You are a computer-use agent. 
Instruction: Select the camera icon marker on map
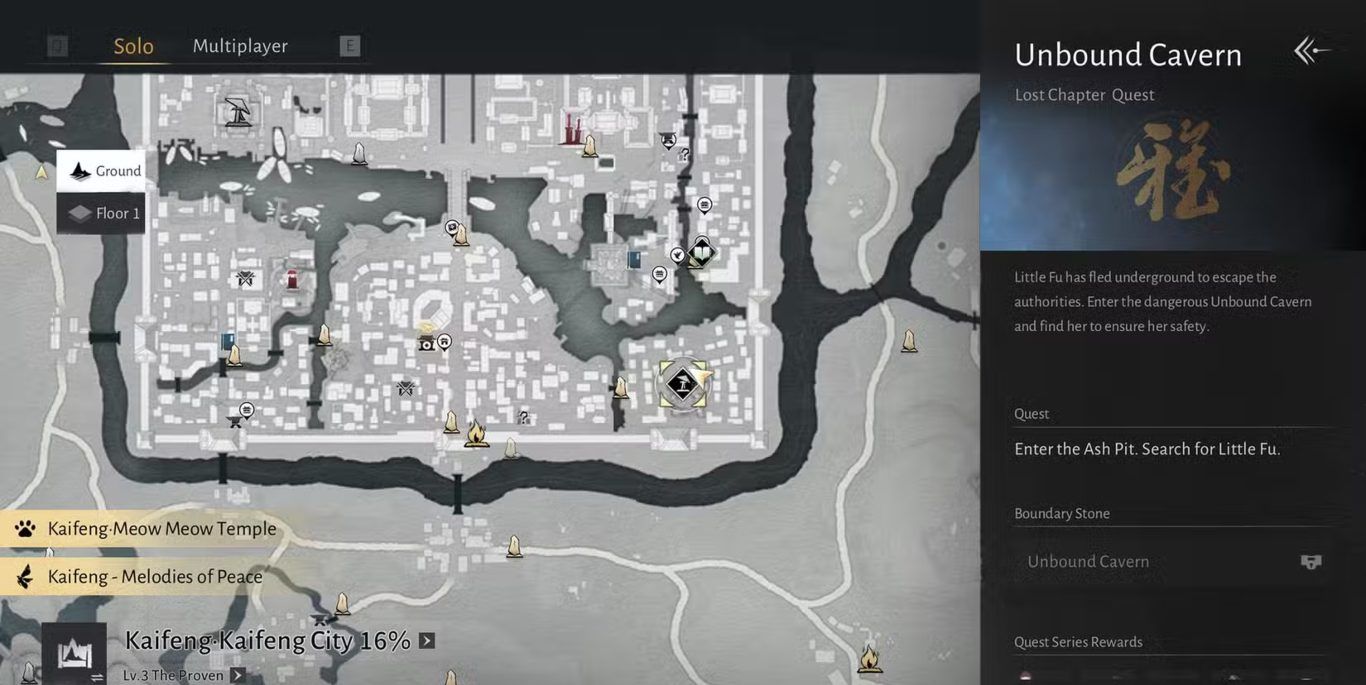427,343
